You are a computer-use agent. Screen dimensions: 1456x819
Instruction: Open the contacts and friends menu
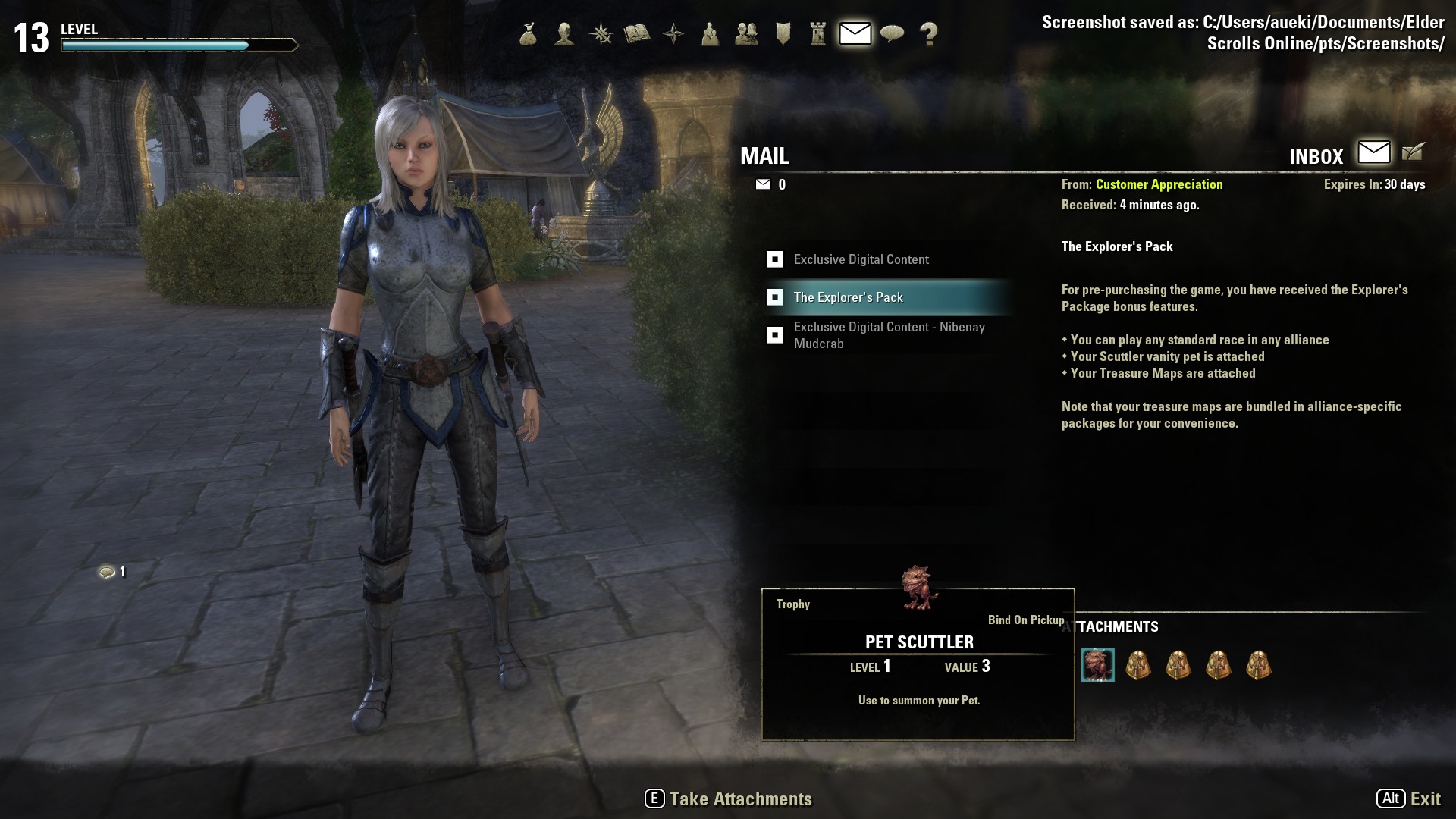[746, 34]
